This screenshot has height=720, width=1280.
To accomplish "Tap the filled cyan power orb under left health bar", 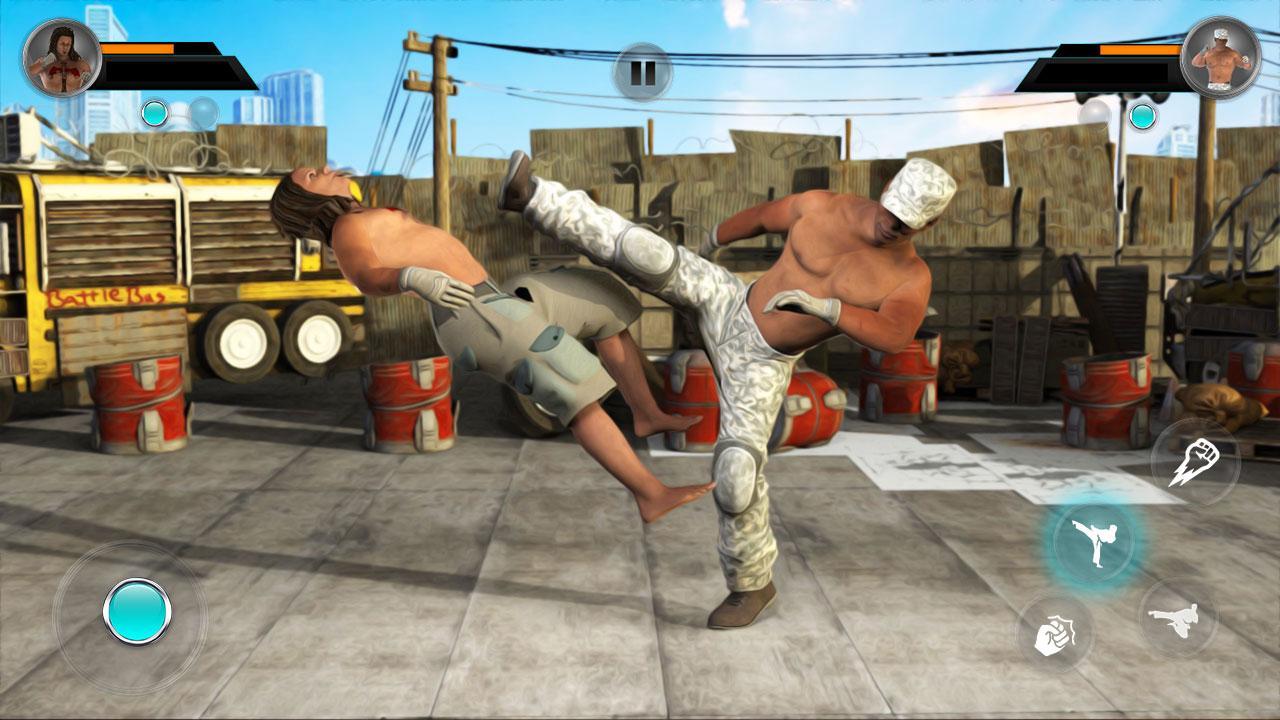I will [x=154, y=112].
